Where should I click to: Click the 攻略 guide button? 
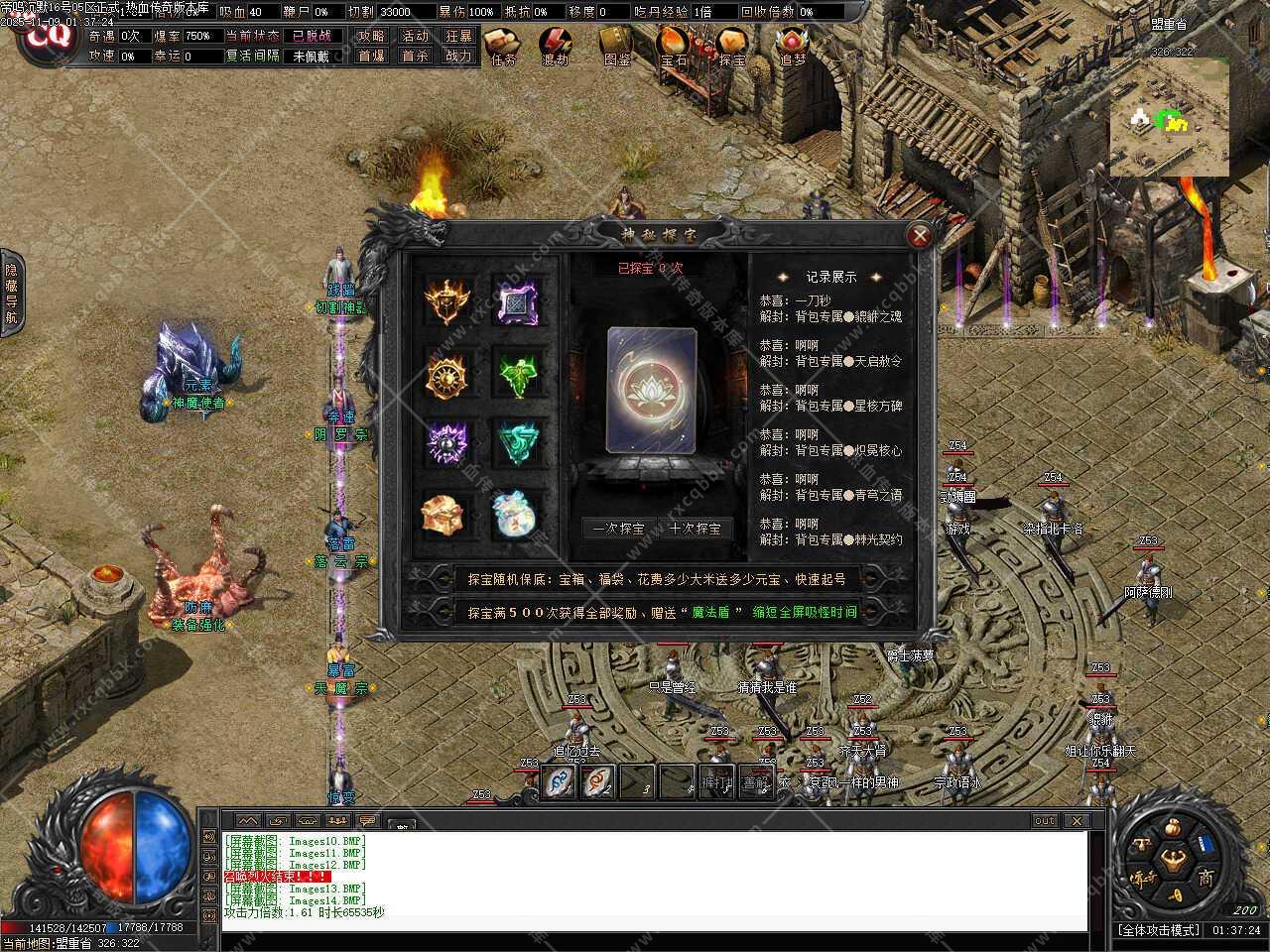(371, 36)
